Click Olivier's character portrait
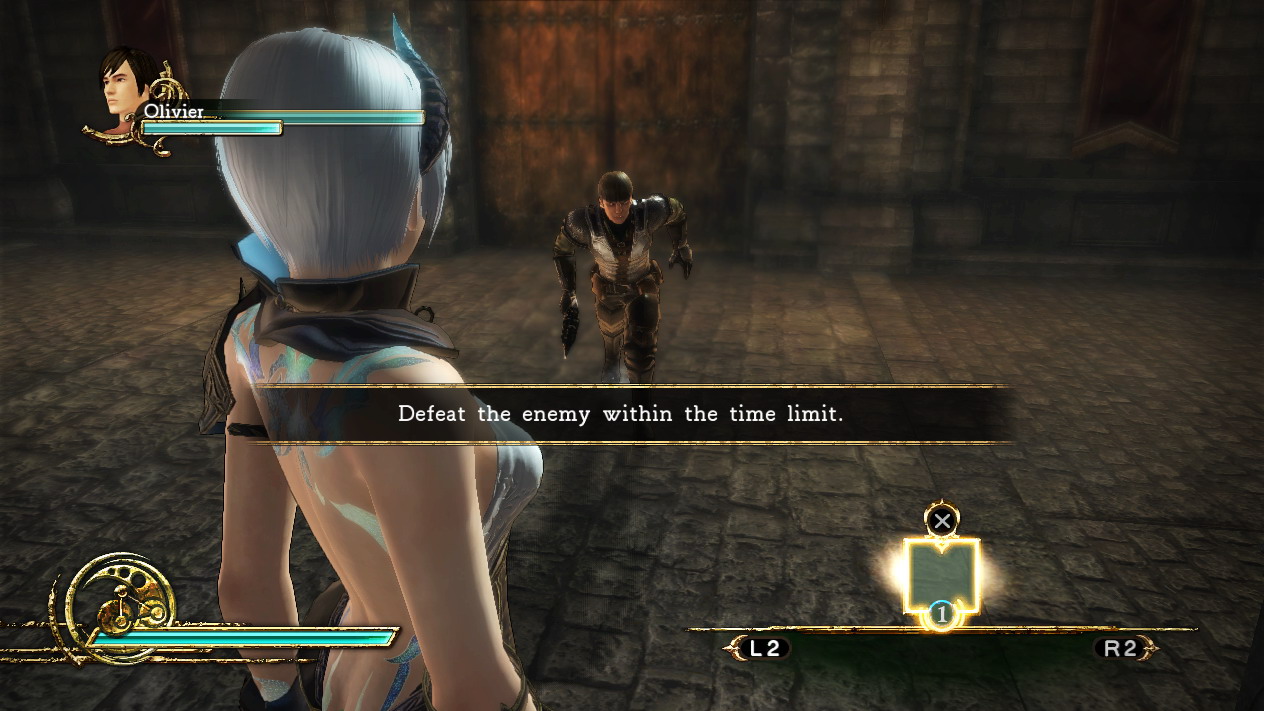Viewport: 1264px width, 711px height. [127, 84]
